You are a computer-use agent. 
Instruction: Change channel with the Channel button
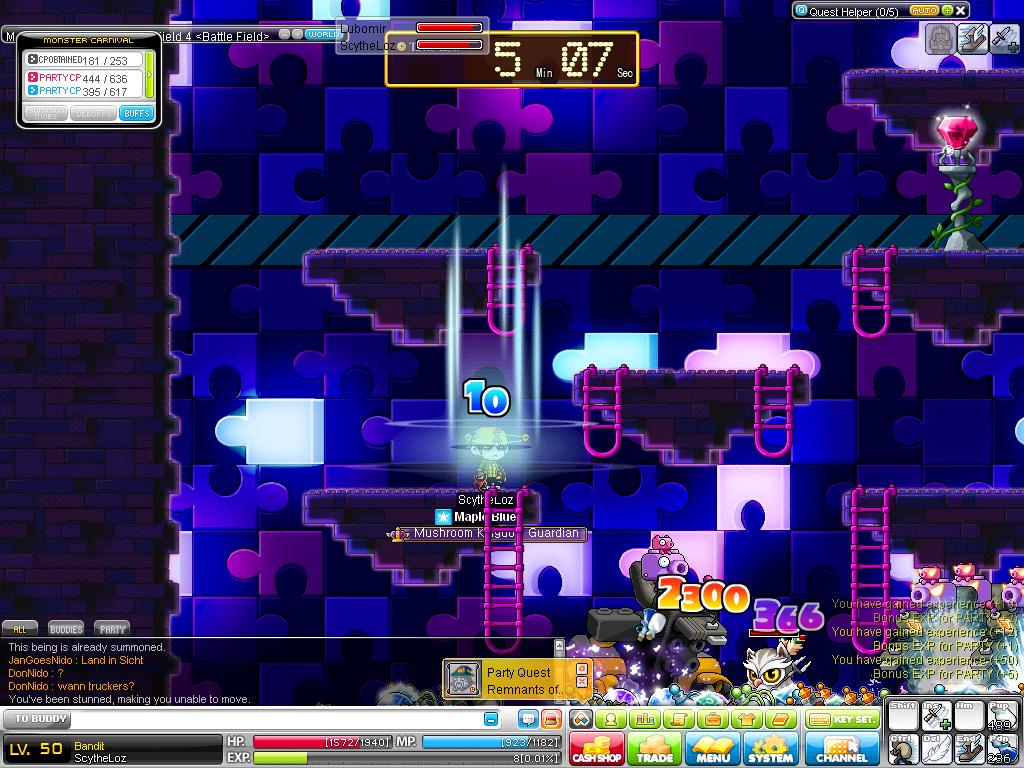842,748
